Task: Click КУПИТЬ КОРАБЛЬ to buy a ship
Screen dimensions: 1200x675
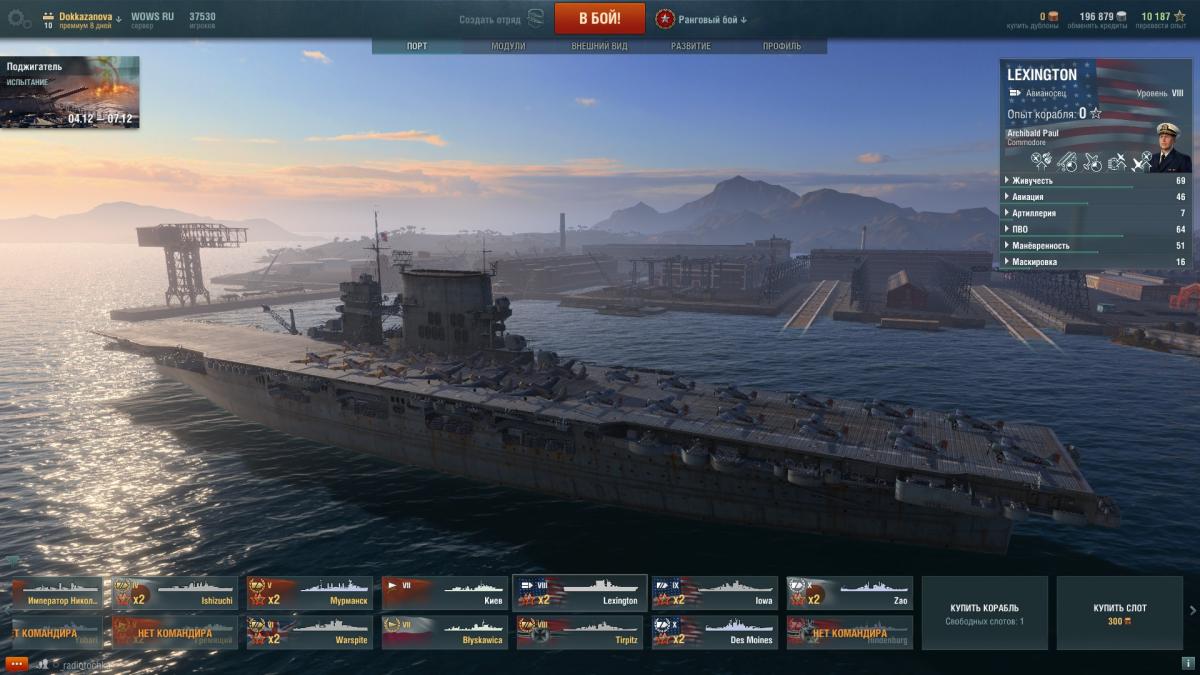Action: click(984, 613)
